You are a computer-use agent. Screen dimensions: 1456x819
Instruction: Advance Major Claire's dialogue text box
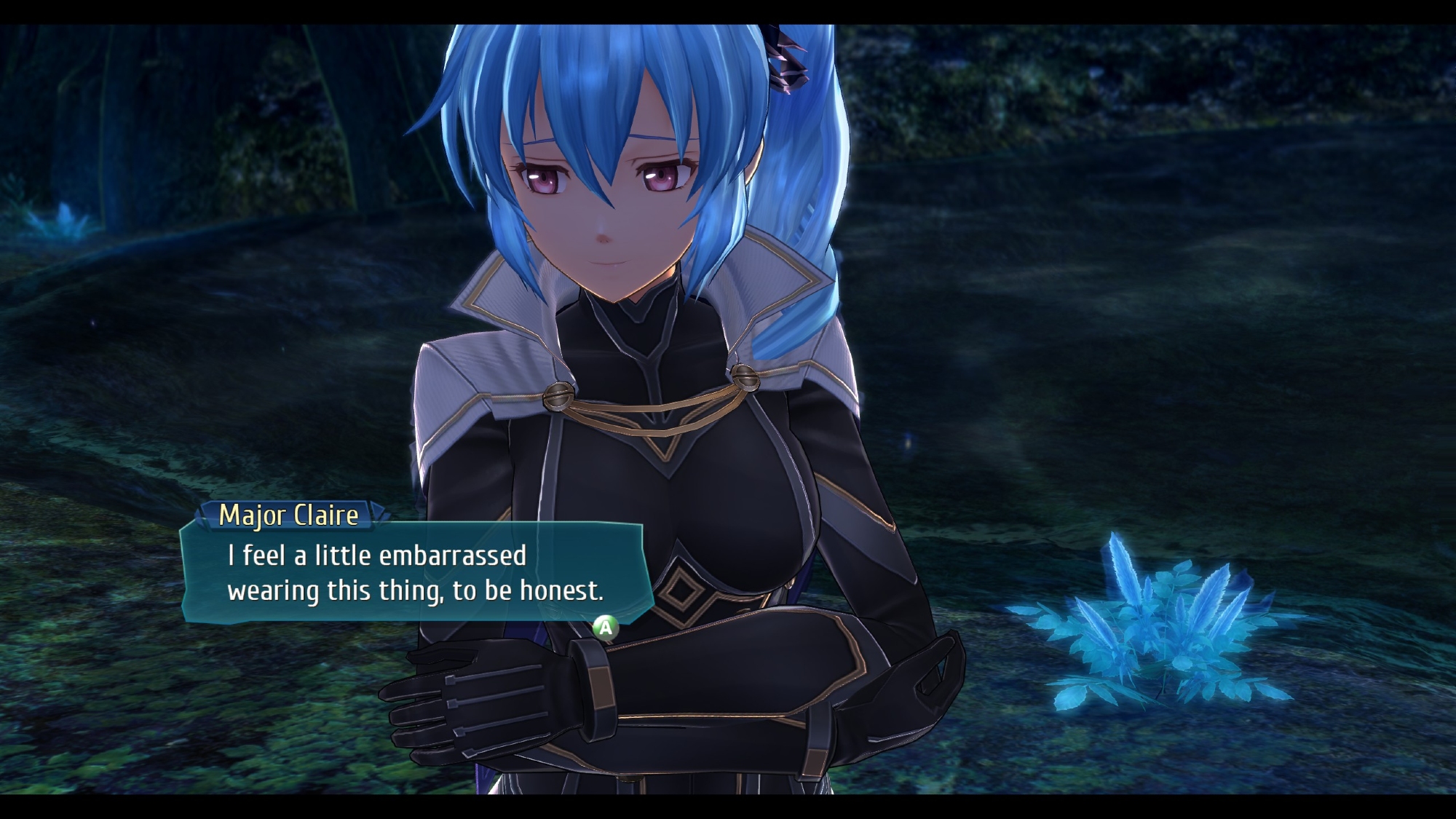[x=605, y=627]
